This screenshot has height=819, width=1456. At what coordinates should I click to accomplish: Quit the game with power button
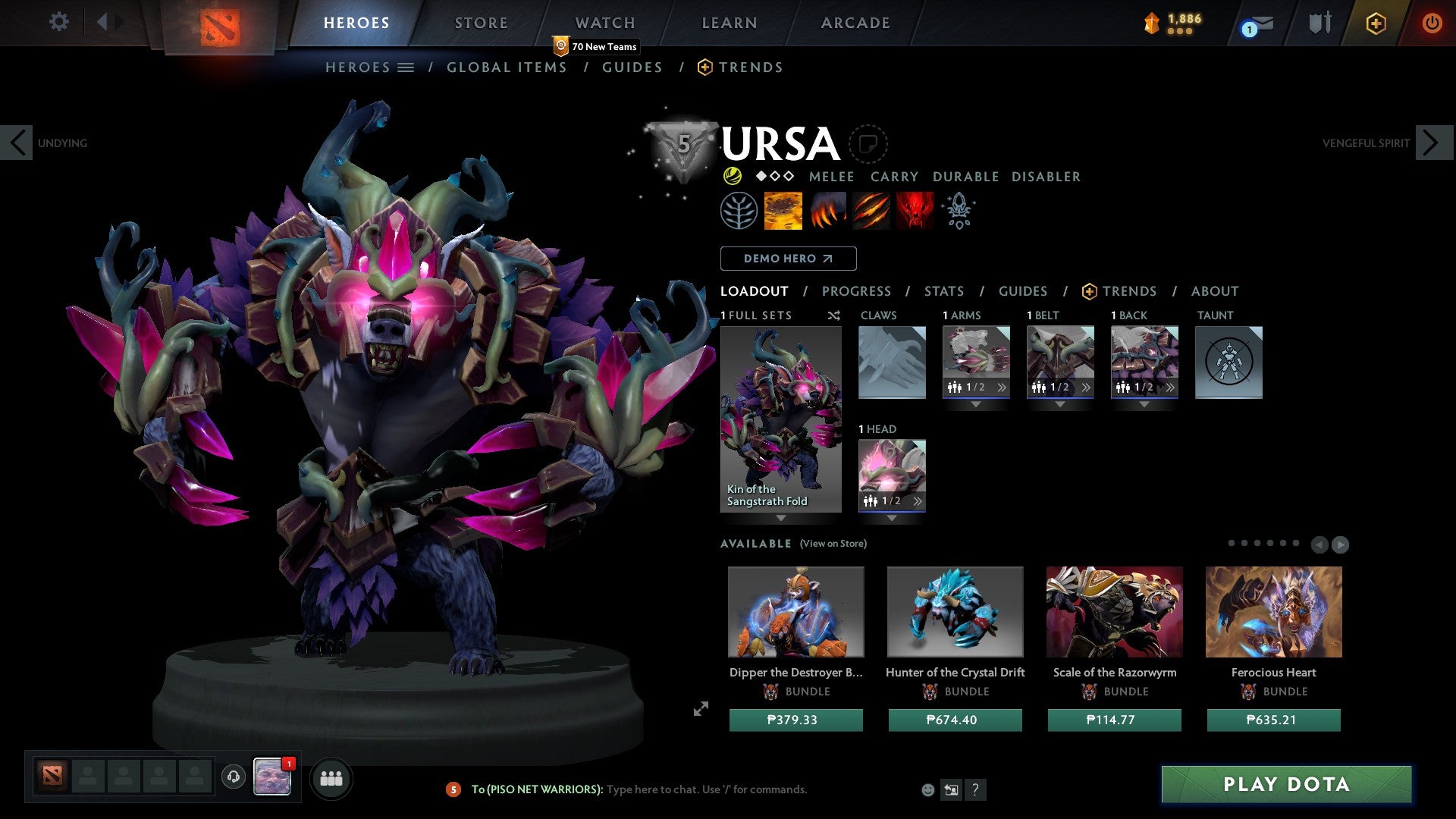click(1432, 23)
